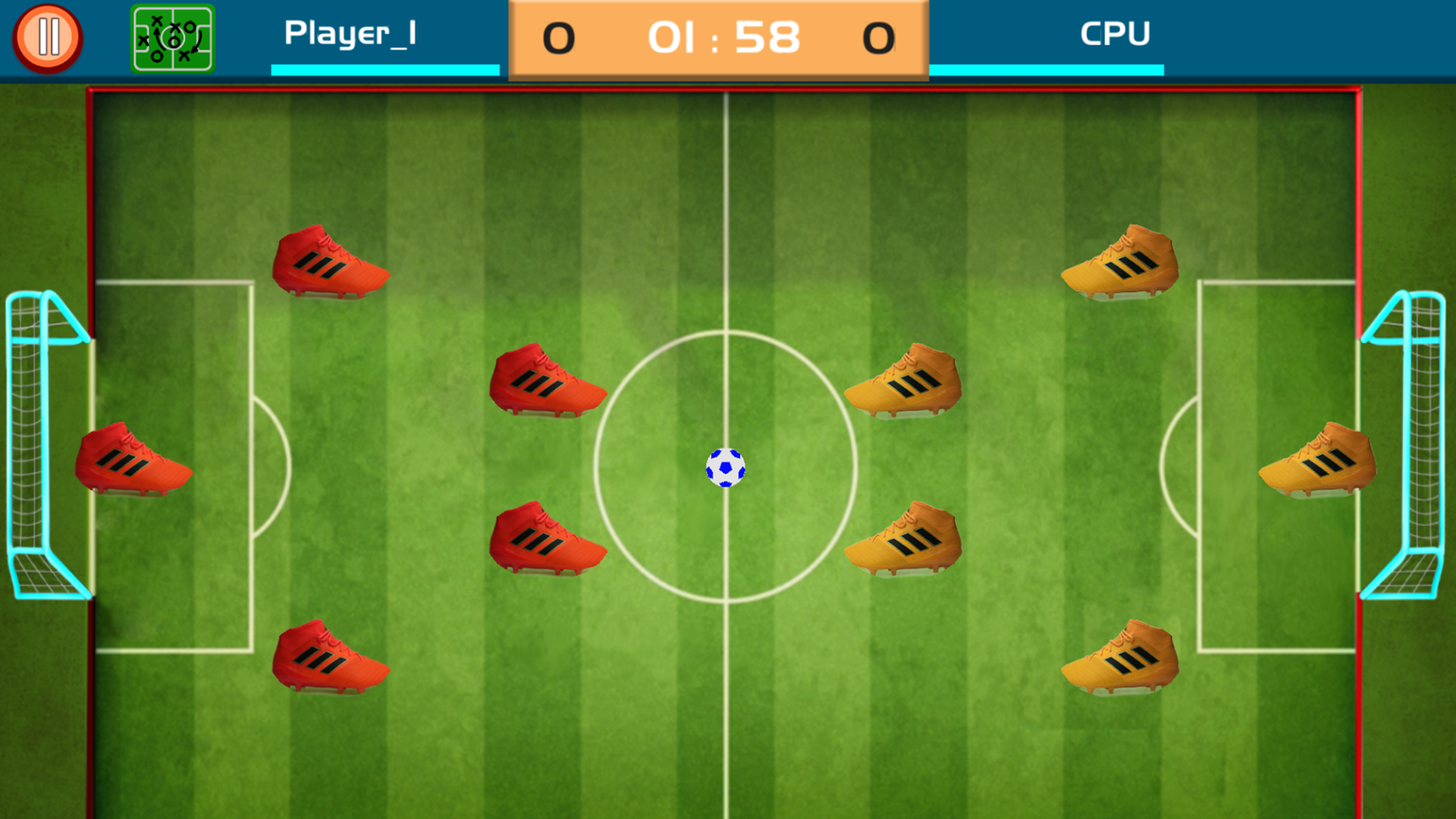Select the yellow defender shoe at bottom right
Image resolution: width=1456 pixels, height=819 pixels.
click(x=1122, y=658)
